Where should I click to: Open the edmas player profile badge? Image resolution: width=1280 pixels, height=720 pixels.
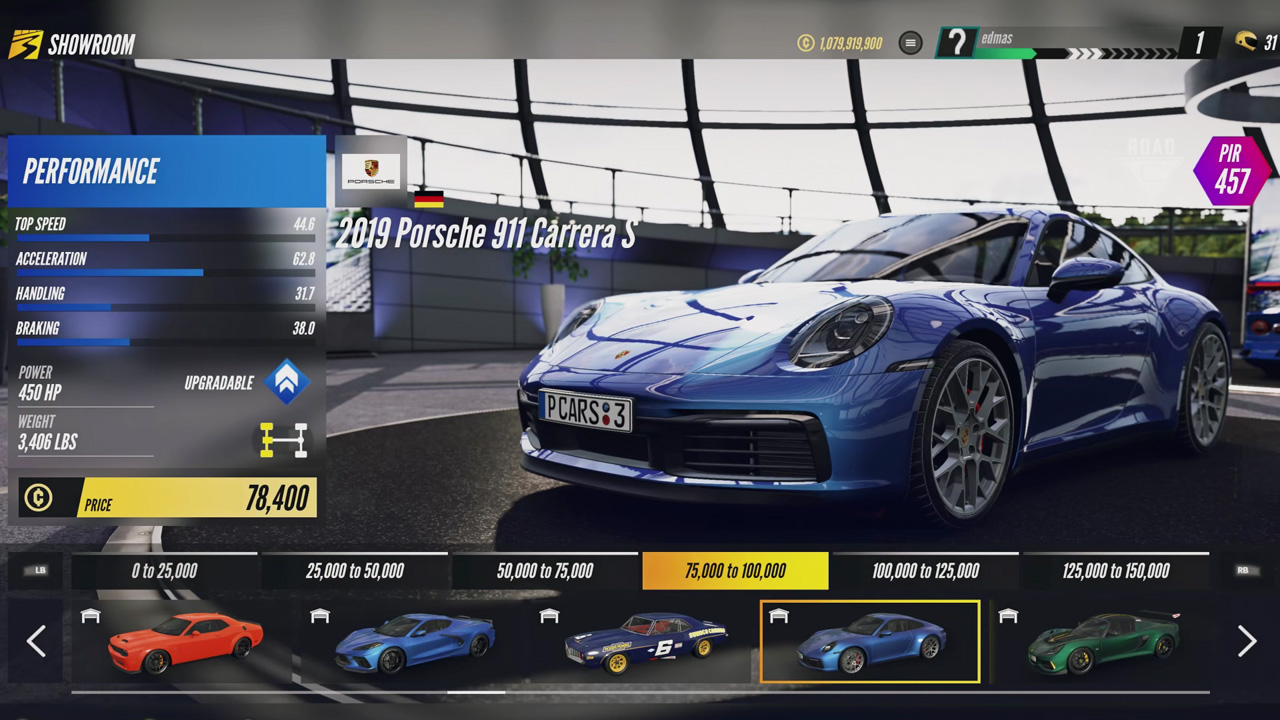click(x=957, y=43)
